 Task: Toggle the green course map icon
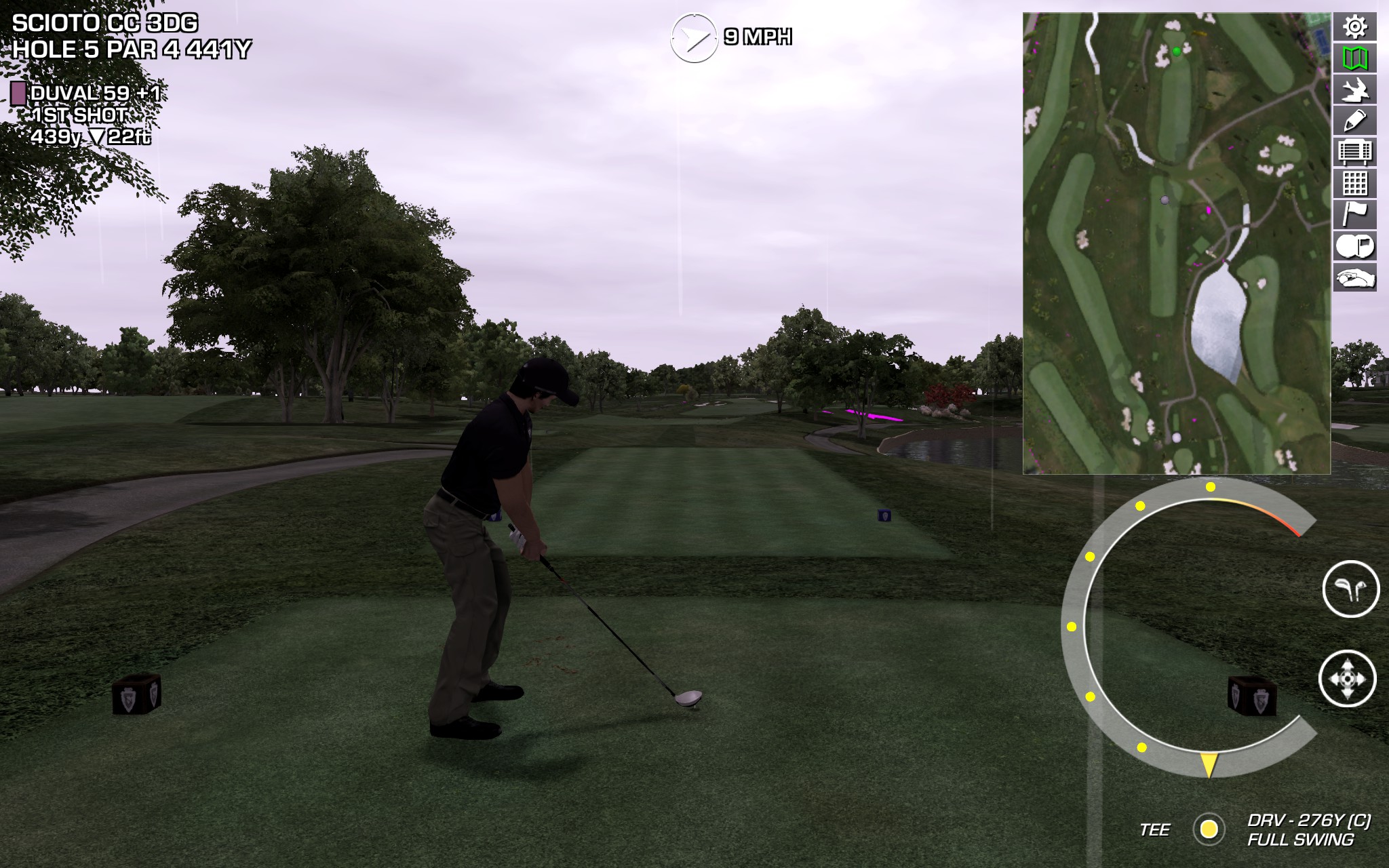1354,58
